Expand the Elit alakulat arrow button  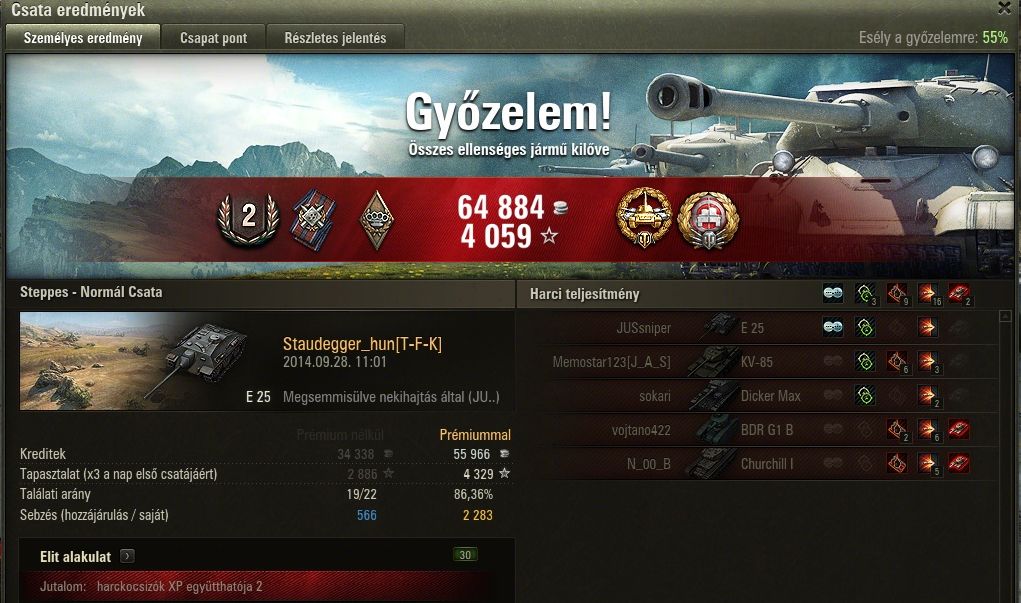127,556
